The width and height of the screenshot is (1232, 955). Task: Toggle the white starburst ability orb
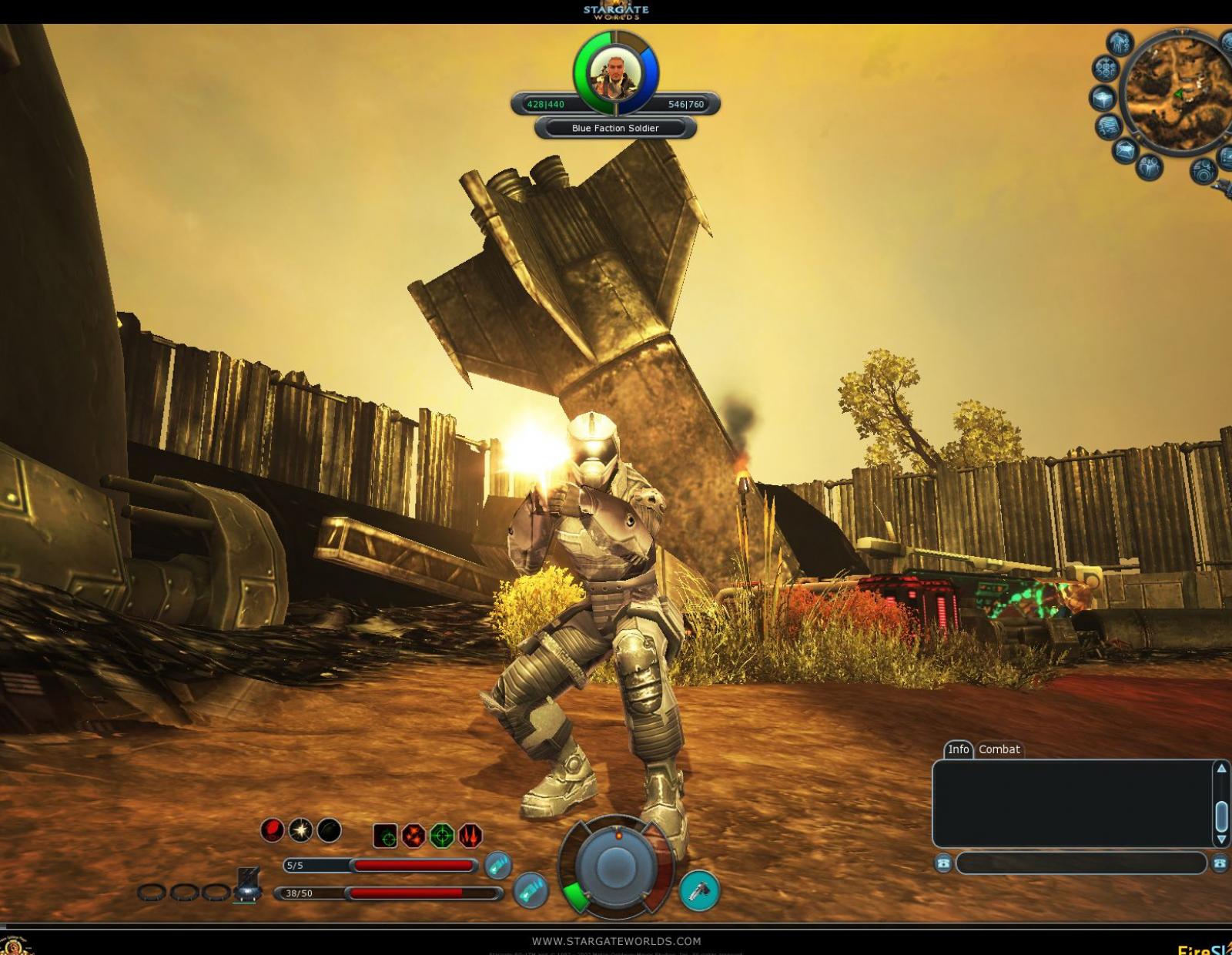(300, 831)
